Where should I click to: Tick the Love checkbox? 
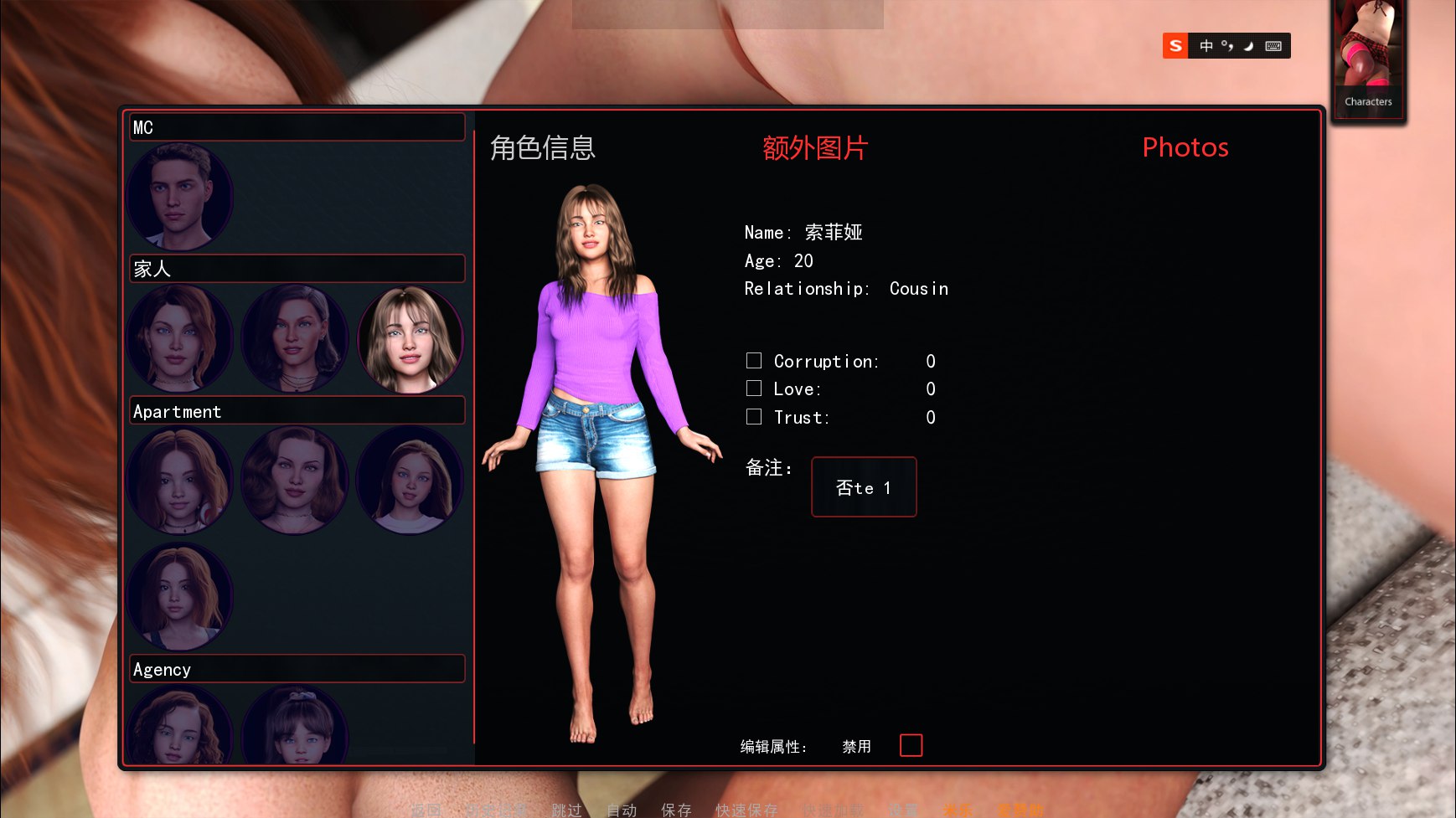pyautogui.click(x=754, y=388)
